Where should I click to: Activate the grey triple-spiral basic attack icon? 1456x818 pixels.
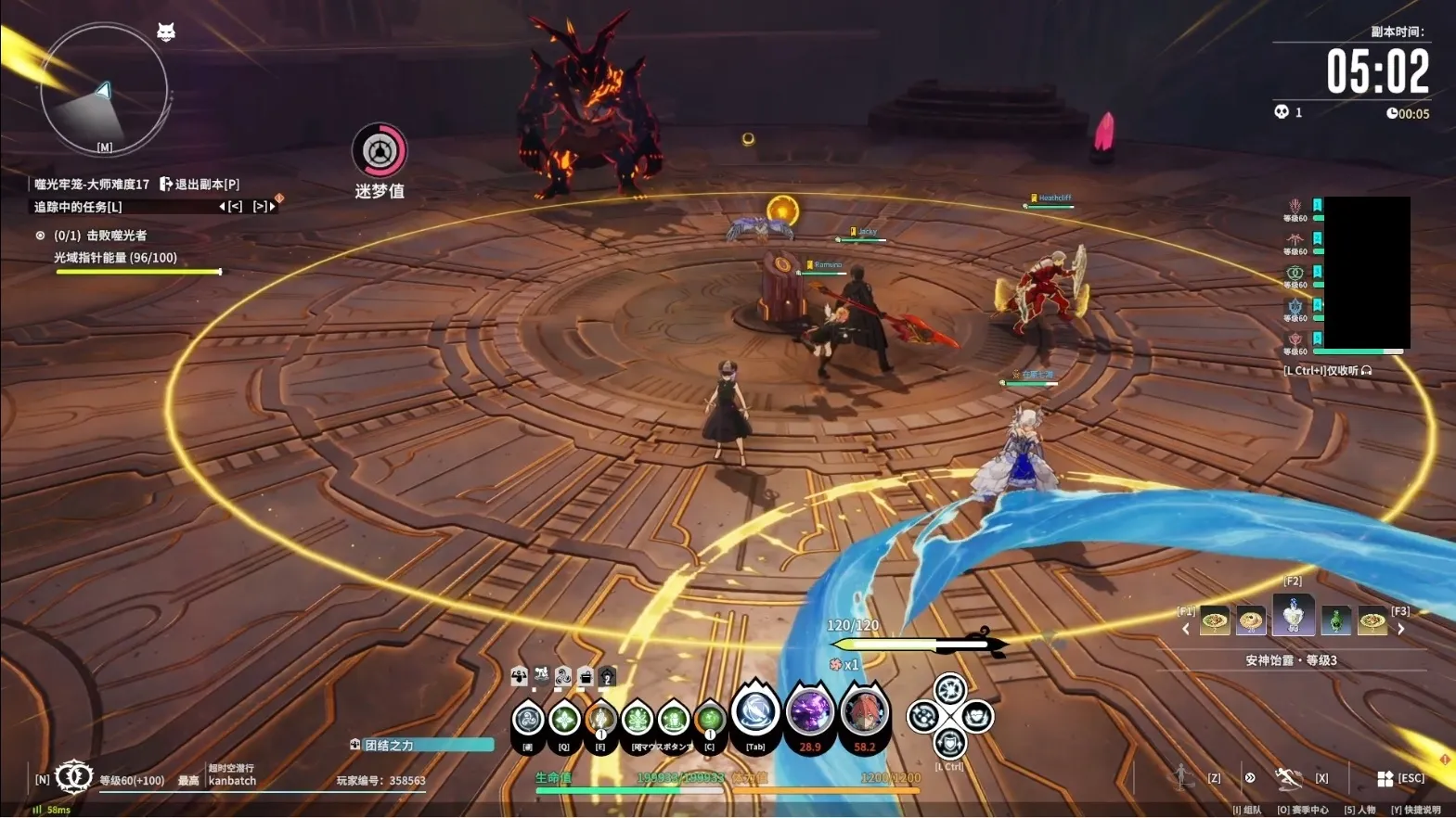pyautogui.click(x=528, y=719)
